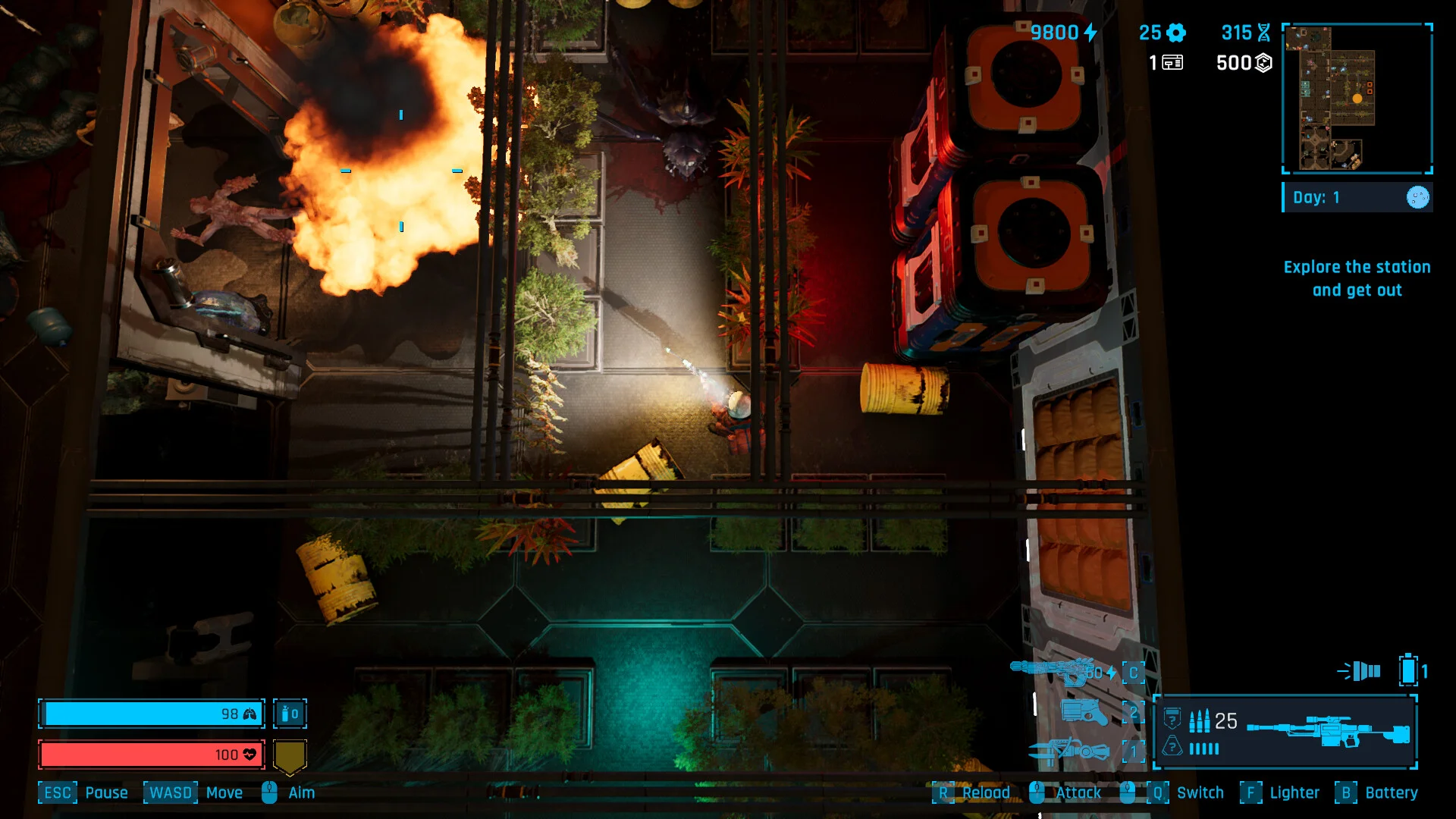Select the yellow armor shield icon
The image size is (1456, 819).
(x=290, y=756)
